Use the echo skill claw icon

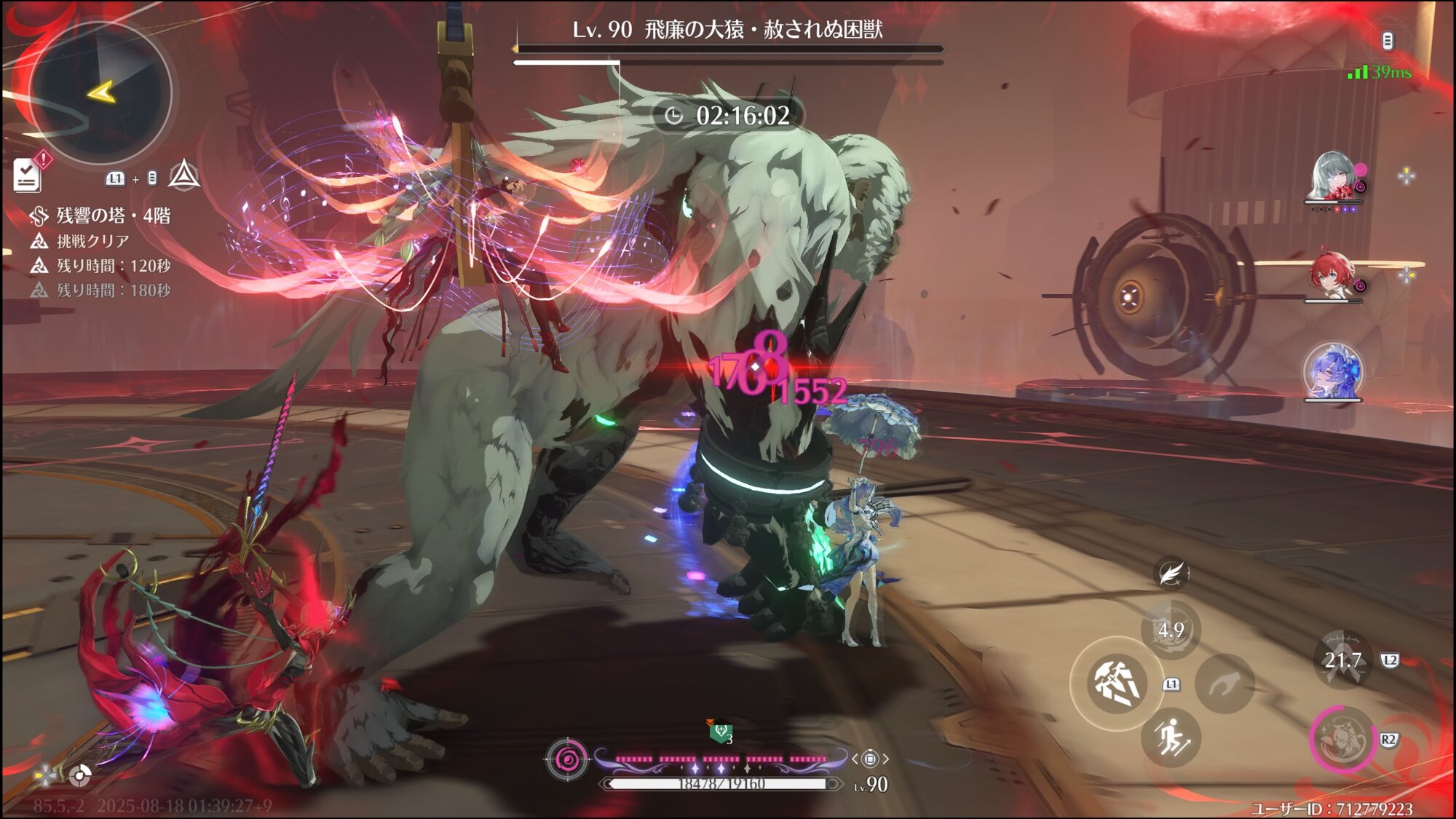[1225, 684]
